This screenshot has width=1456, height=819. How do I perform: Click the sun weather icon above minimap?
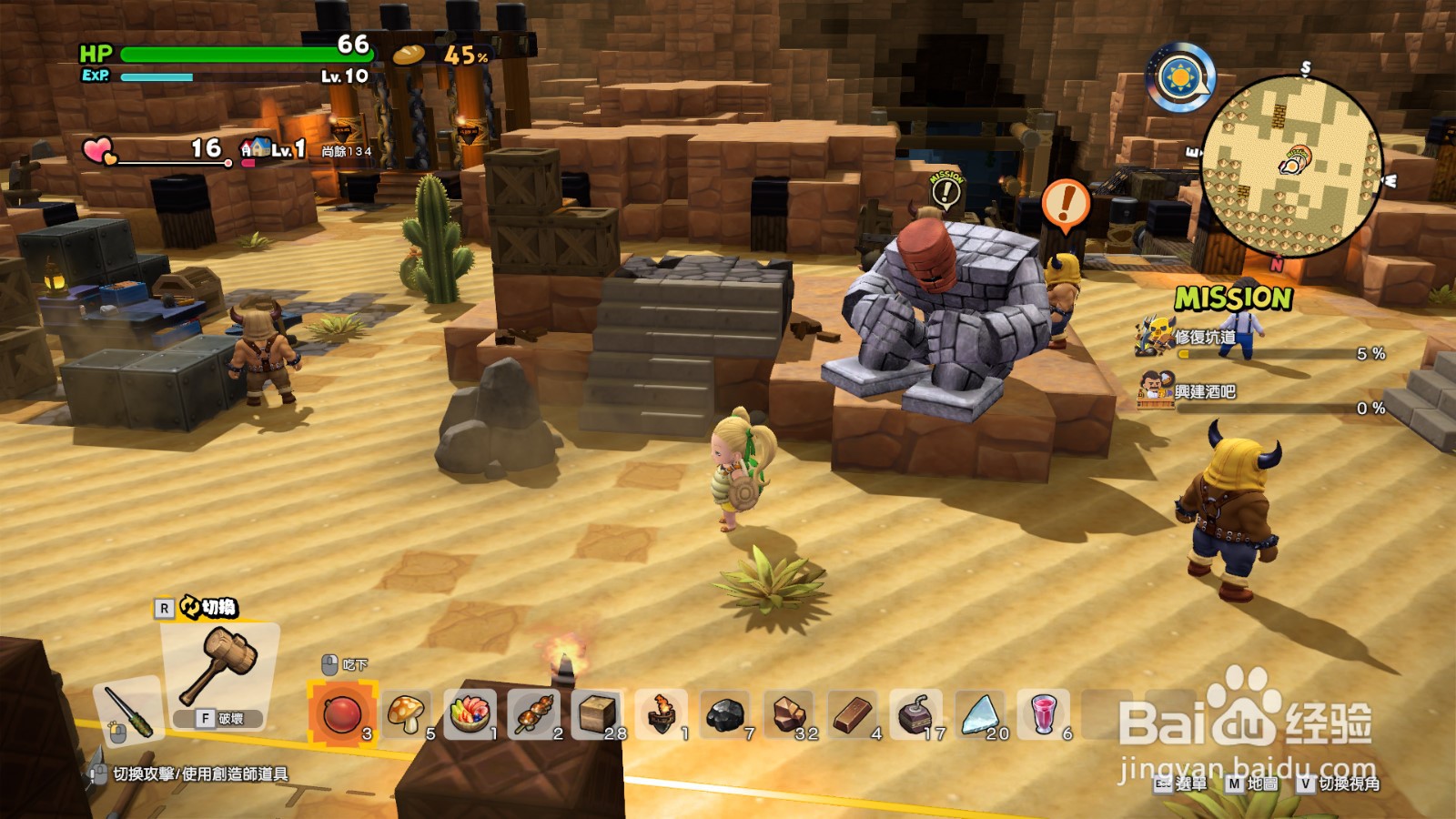pos(1180,77)
